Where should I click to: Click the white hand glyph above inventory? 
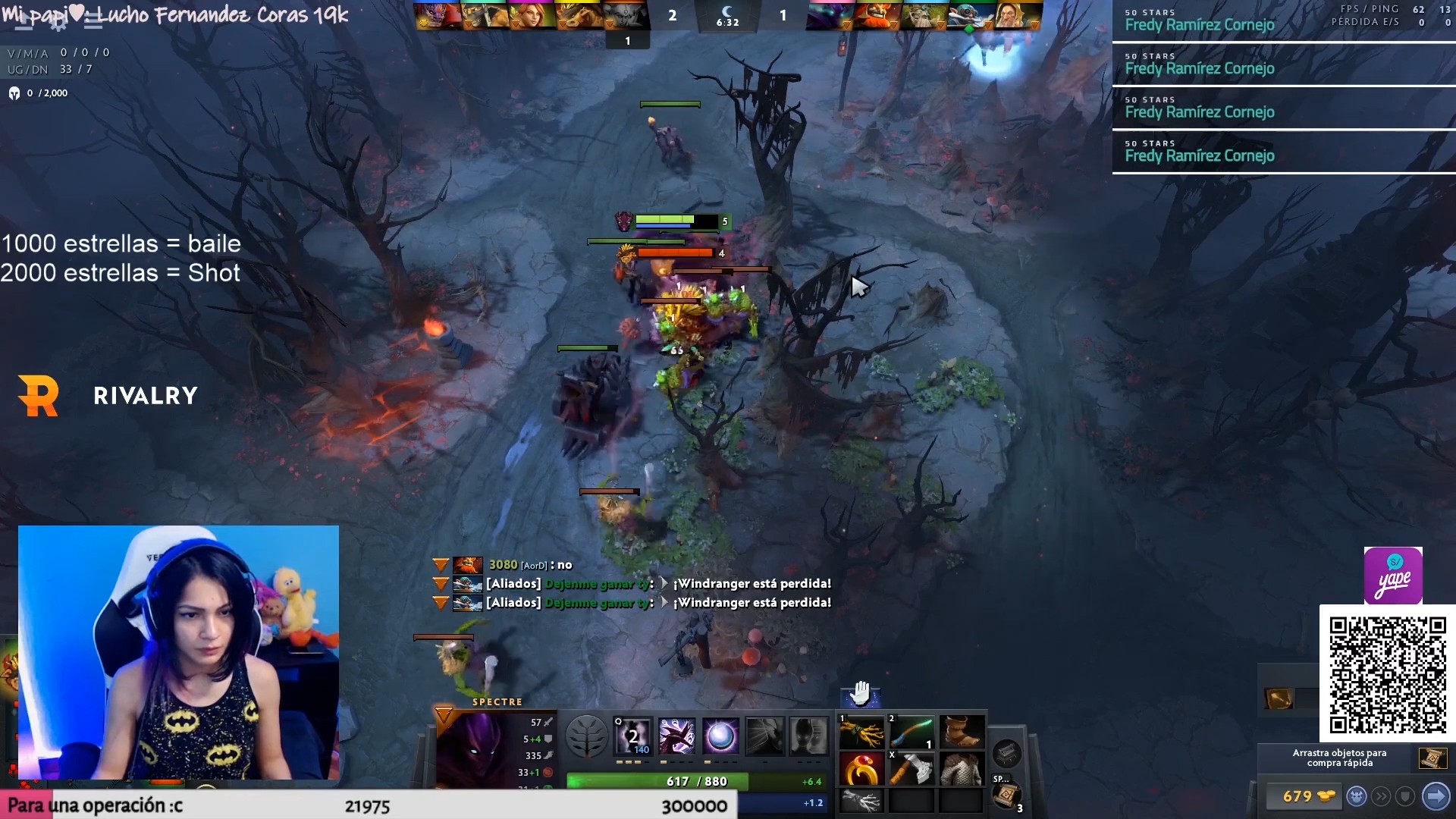click(860, 692)
